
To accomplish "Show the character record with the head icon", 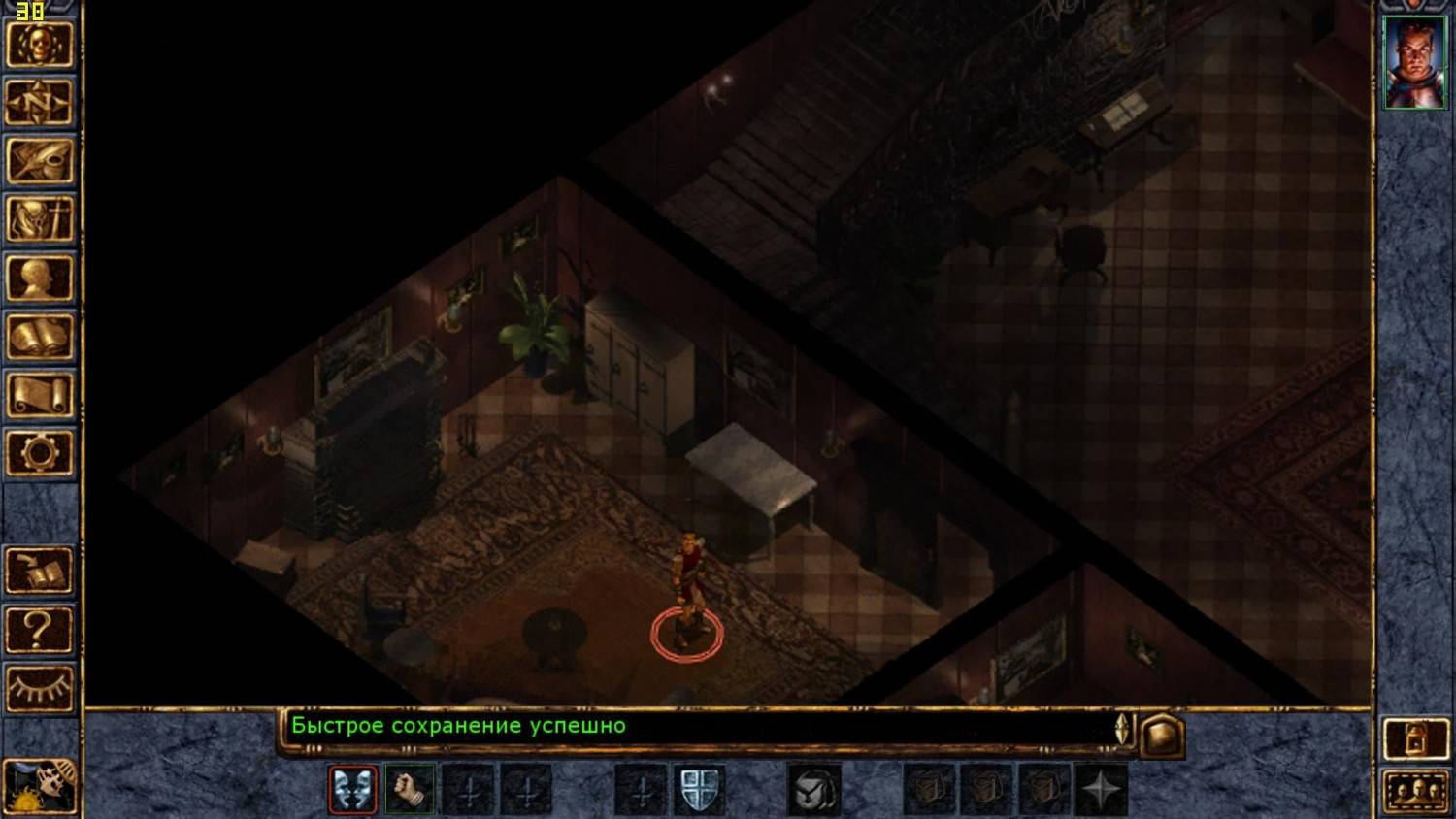I will 40,278.
